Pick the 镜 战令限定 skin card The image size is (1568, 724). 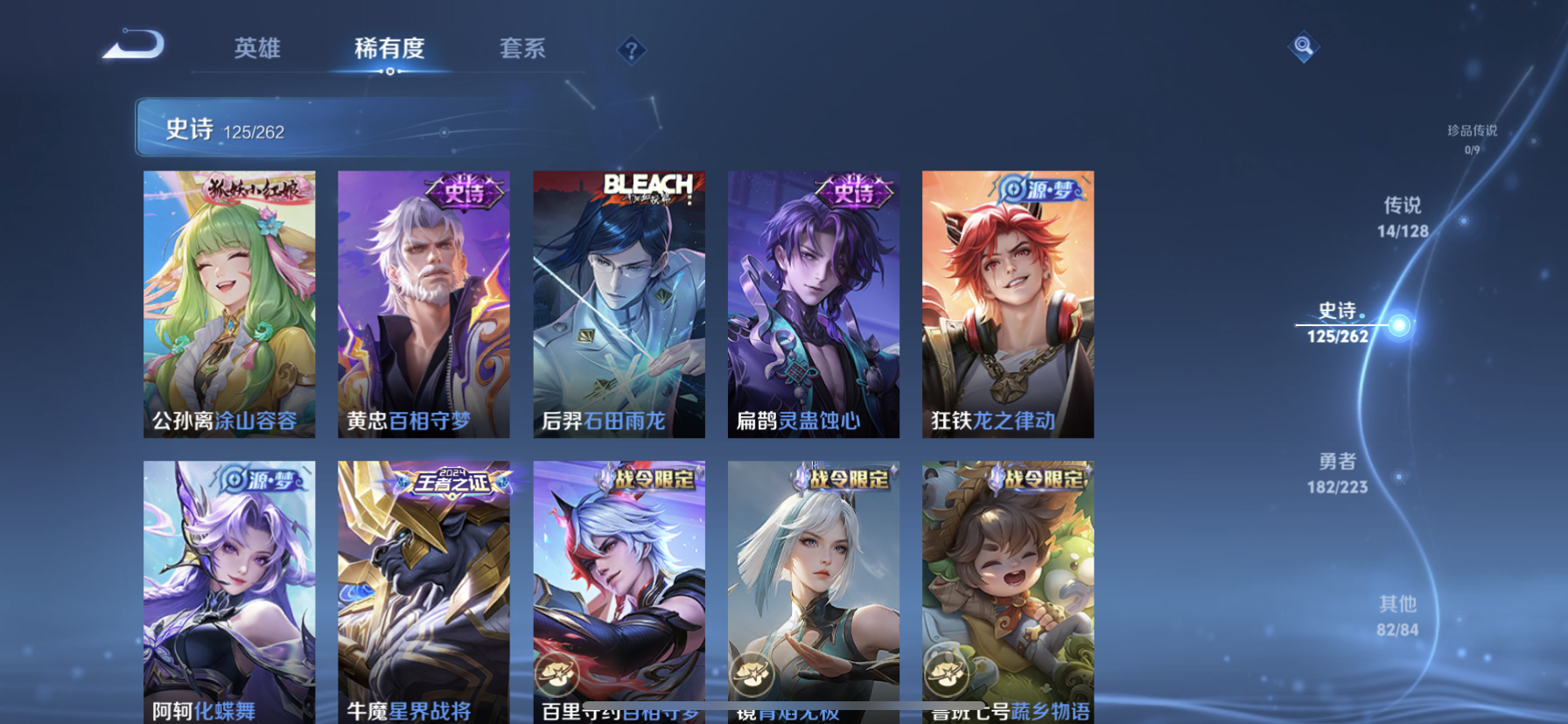tap(813, 590)
